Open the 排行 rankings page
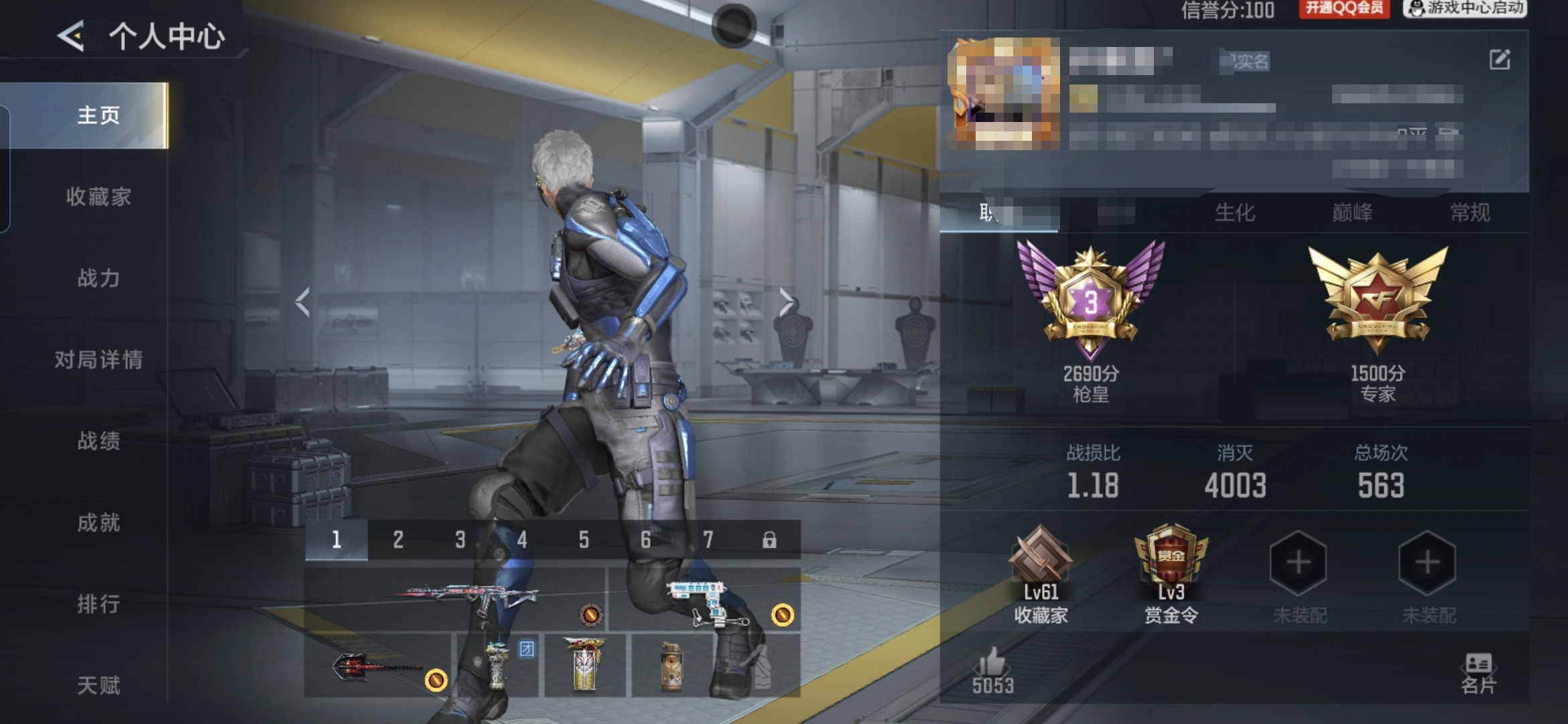This screenshot has width=1568, height=724. pos(99,604)
